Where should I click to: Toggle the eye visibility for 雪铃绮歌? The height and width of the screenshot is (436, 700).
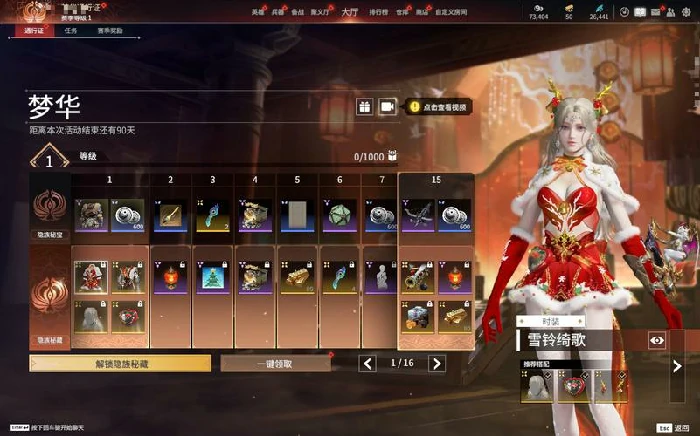(657, 340)
